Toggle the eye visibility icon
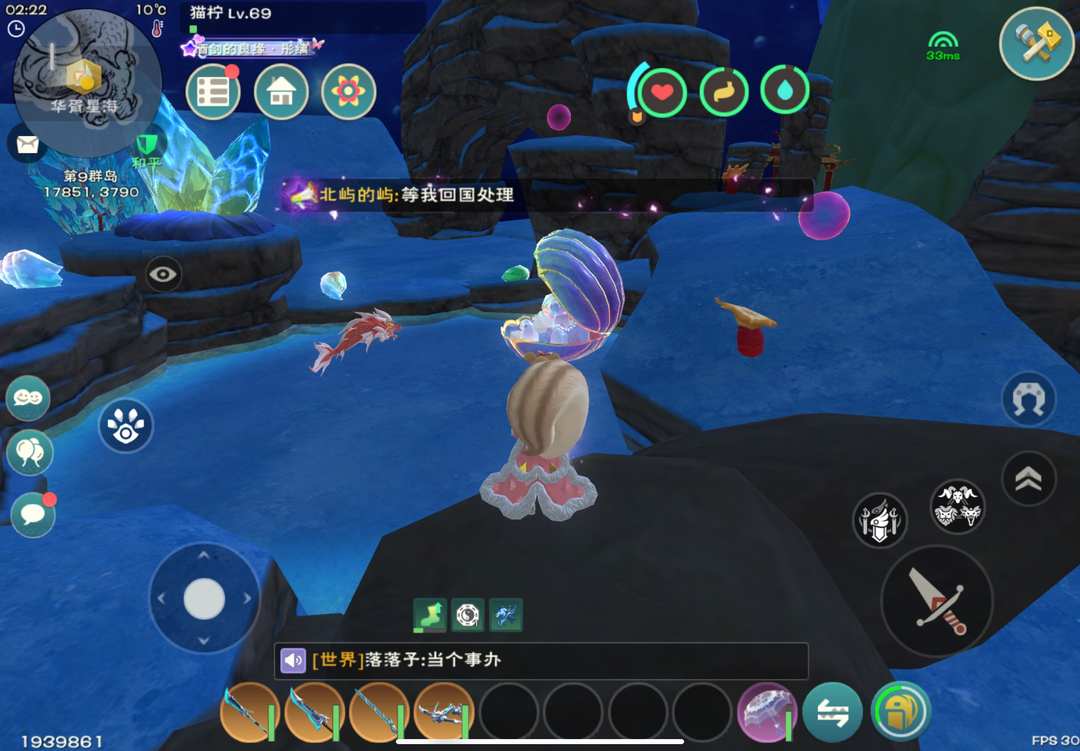This screenshot has width=1080, height=751. pyautogui.click(x=164, y=273)
